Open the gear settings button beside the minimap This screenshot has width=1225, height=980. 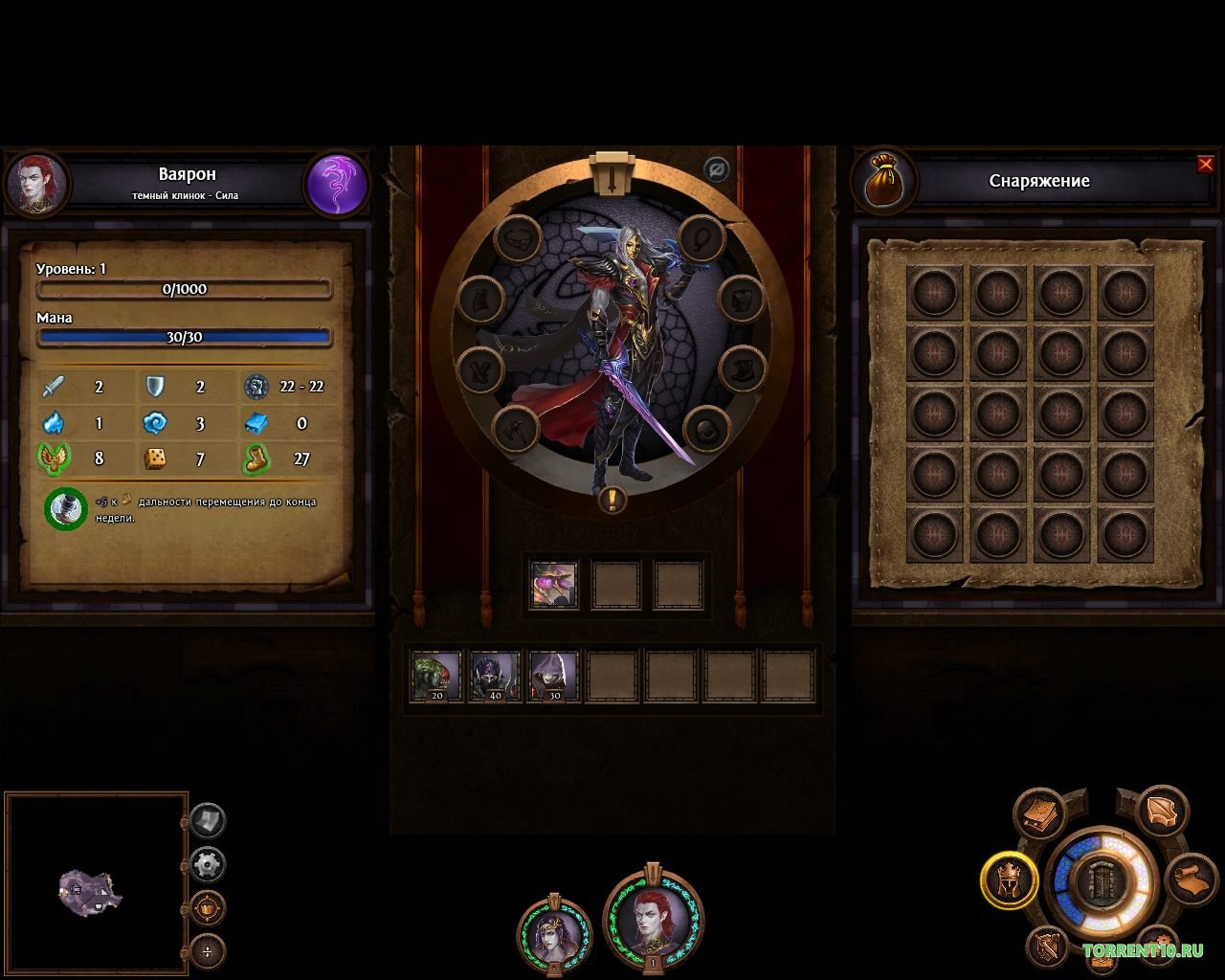coord(208,865)
